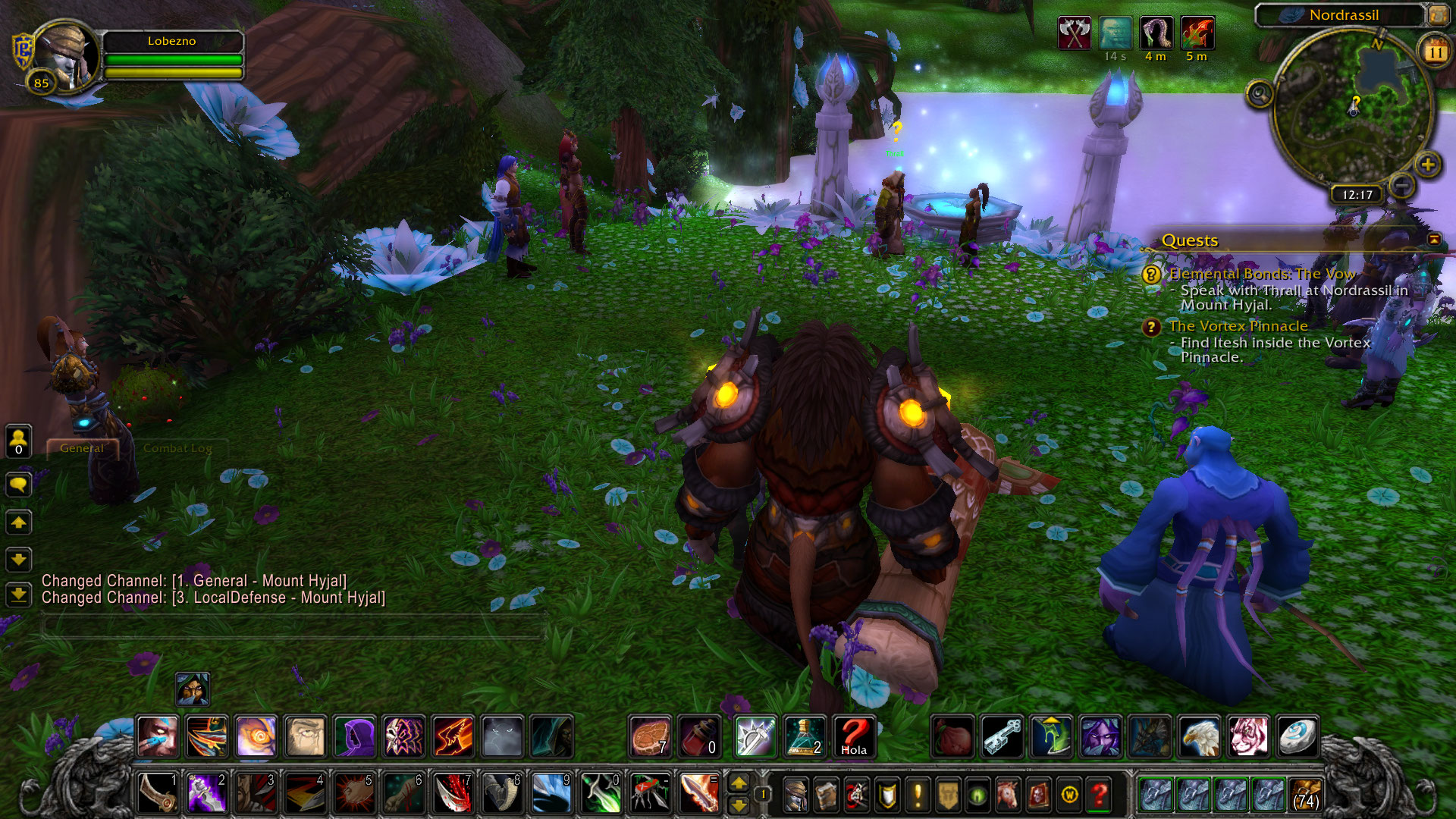Collapse the Quests tracker panel

pos(1434,240)
